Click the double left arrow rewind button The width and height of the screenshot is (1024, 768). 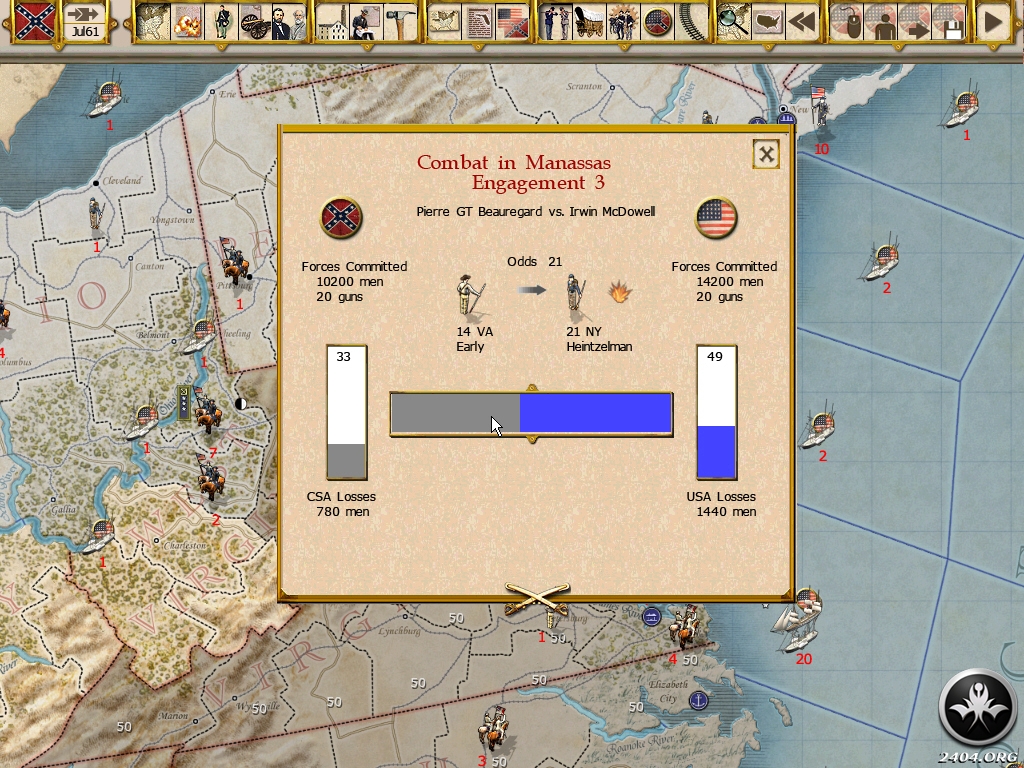coord(801,21)
